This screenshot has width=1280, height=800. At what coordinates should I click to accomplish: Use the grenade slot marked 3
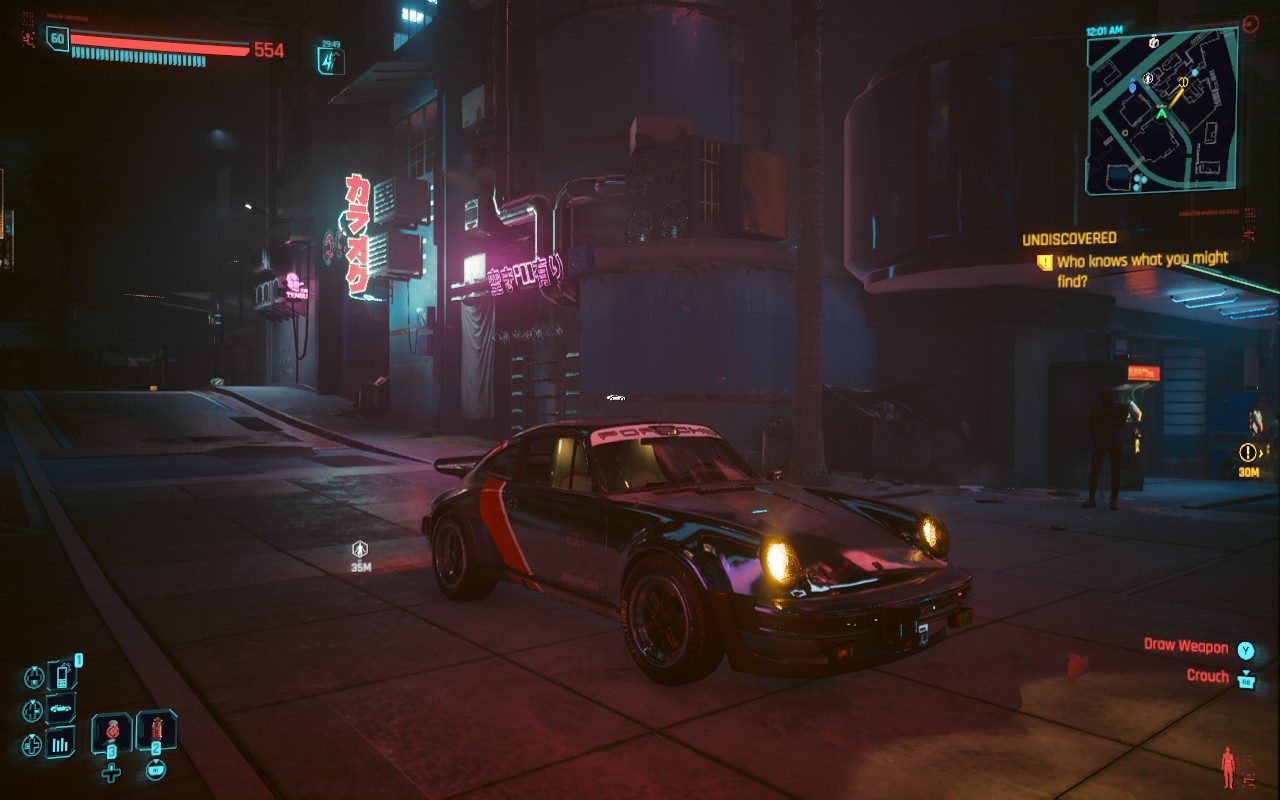click(111, 733)
